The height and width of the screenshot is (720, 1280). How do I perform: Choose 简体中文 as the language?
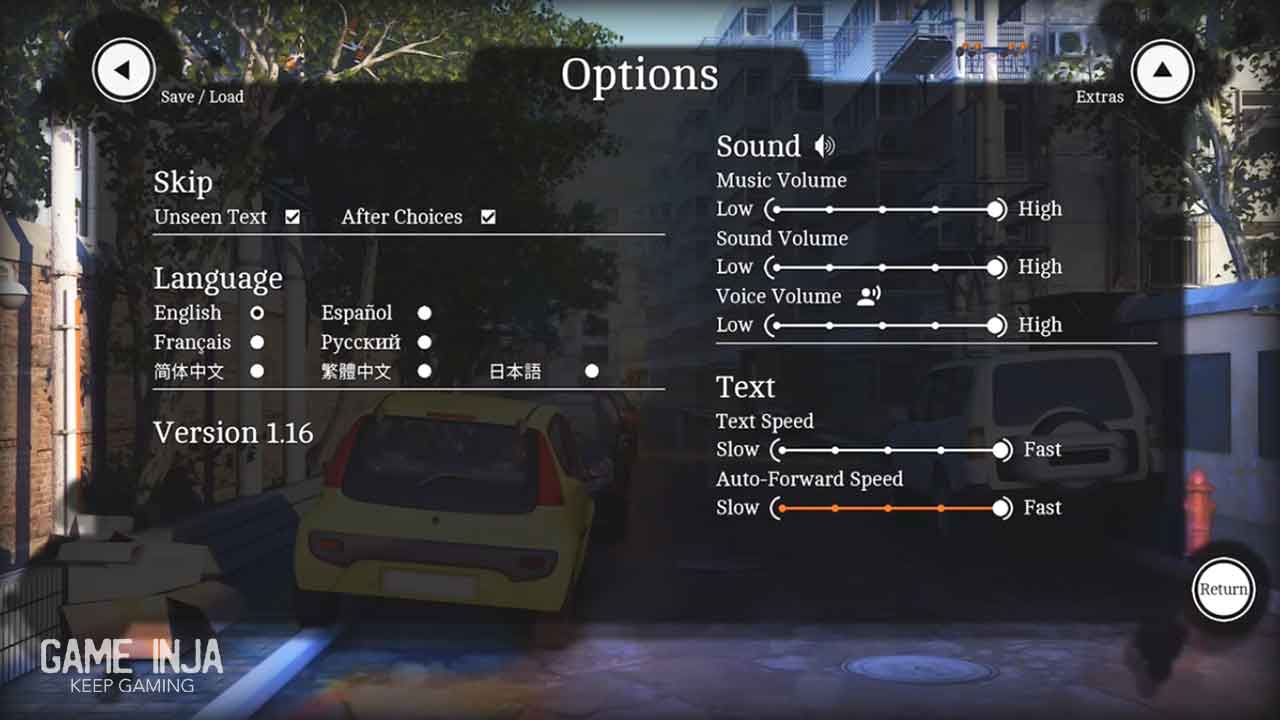click(x=257, y=371)
